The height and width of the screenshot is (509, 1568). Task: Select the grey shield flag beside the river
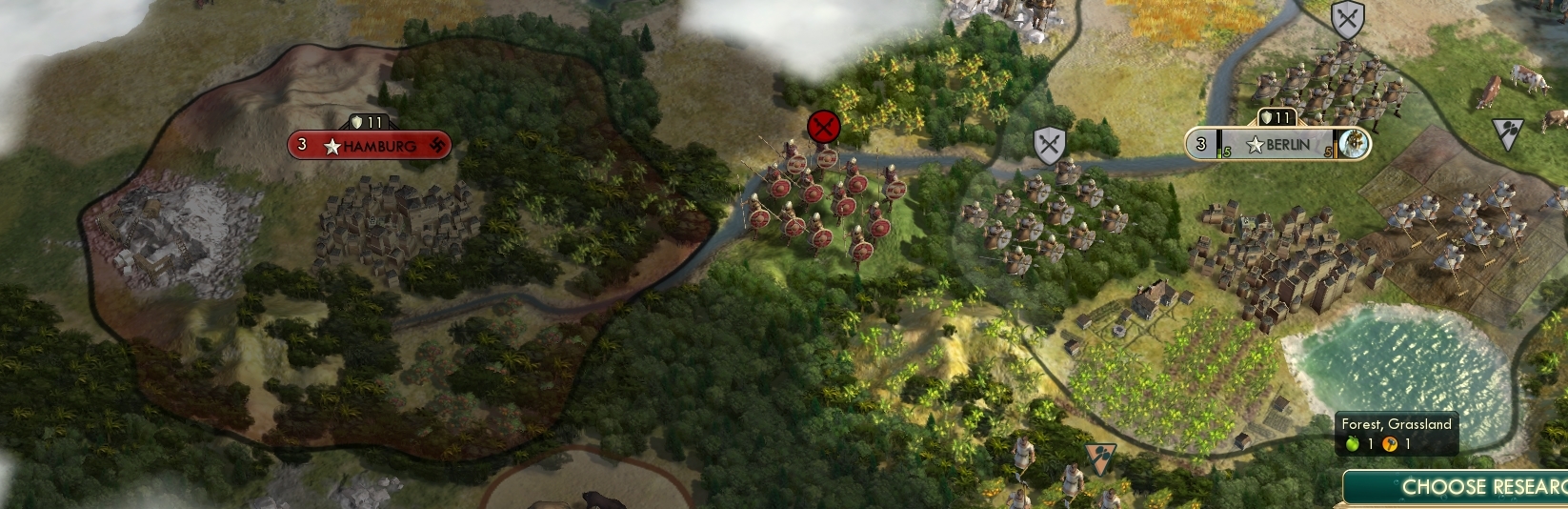[x=1049, y=146]
